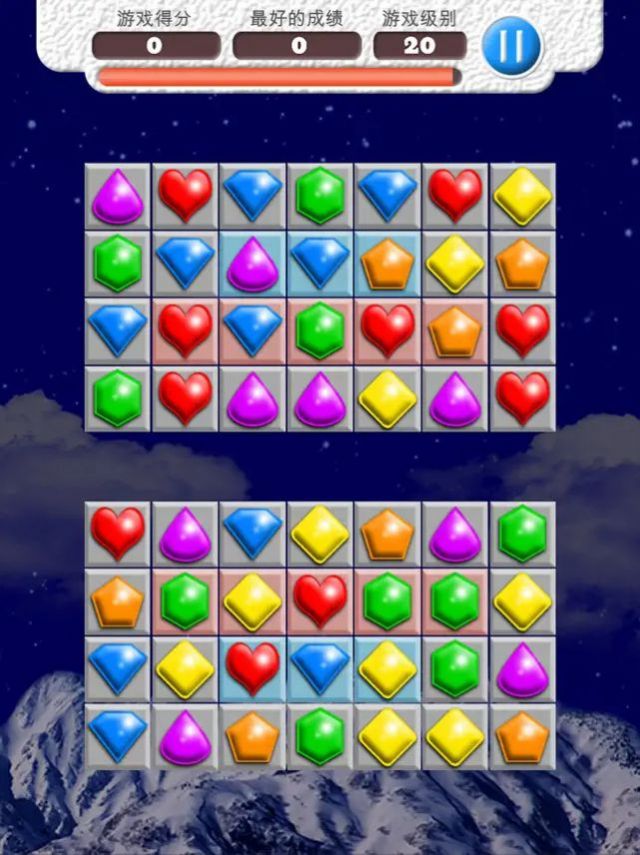
Task: Tap the red heart gem on a blue tile
Action: pyautogui.click(x=253, y=668)
